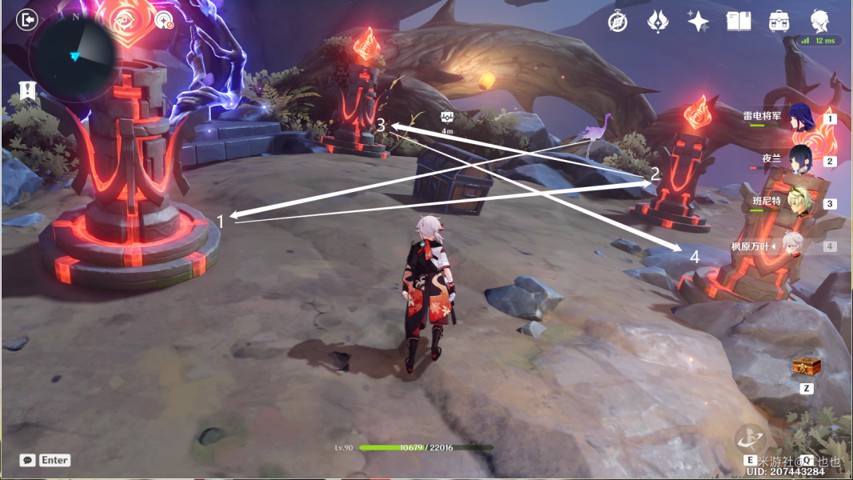Activate the elemental skill icon
The height and width of the screenshot is (480, 853).
click(x=750, y=440)
